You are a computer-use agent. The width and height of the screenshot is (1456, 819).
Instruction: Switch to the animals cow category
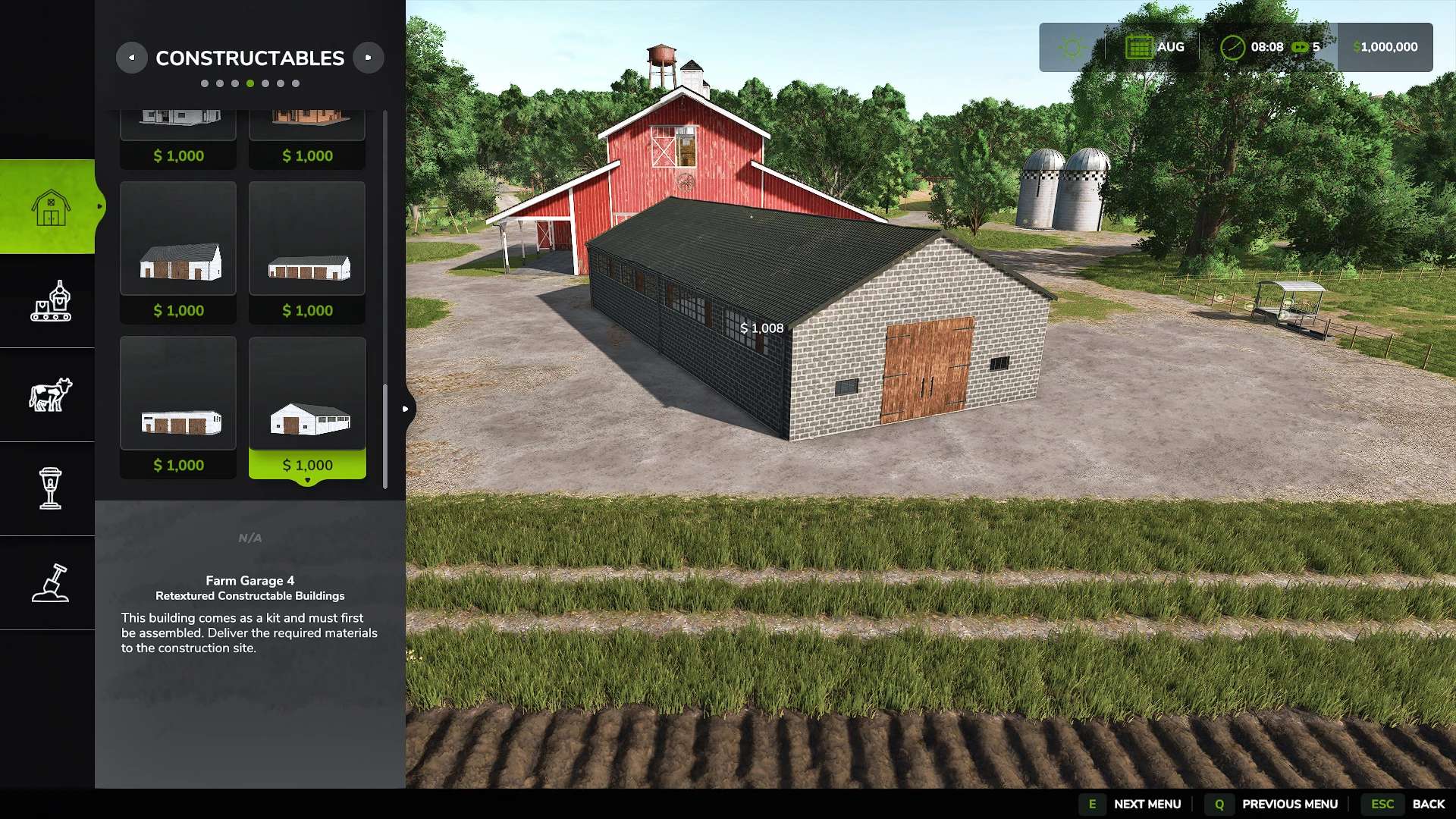pos(50,395)
